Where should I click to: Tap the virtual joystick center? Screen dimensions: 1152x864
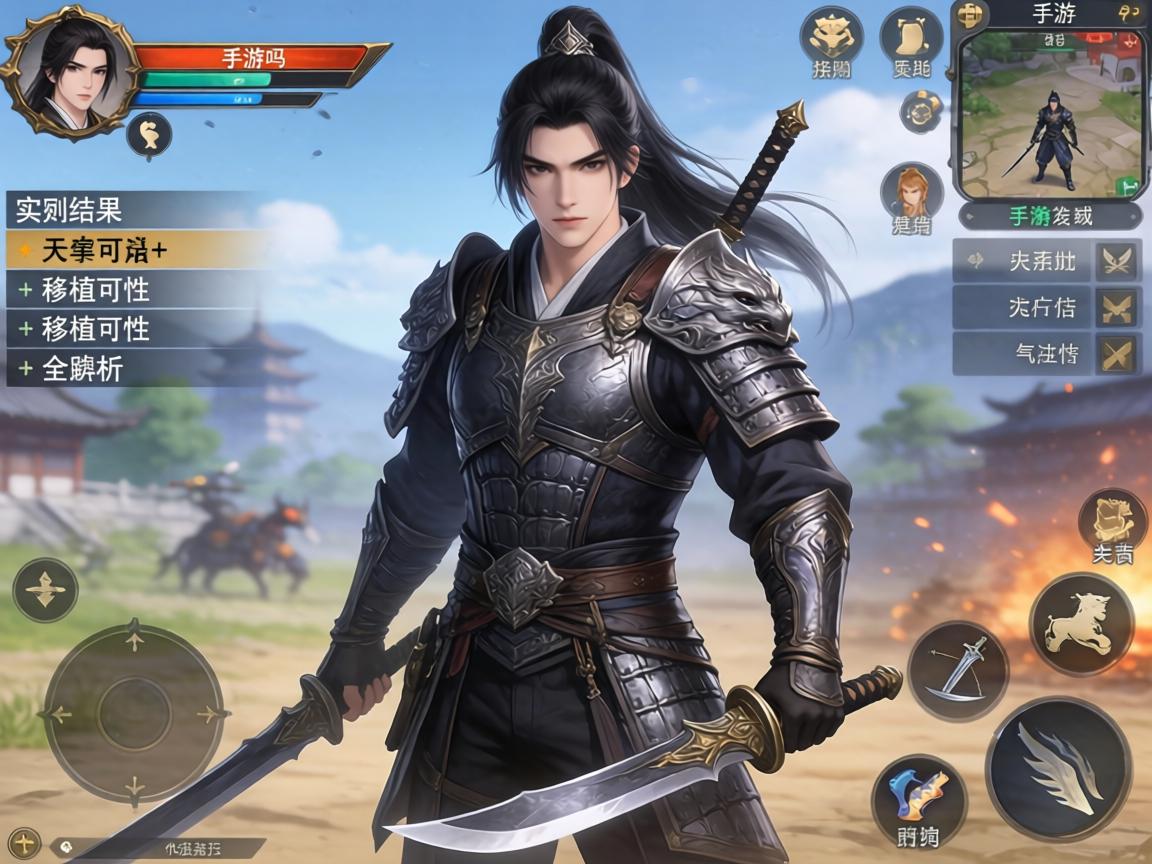click(x=135, y=712)
